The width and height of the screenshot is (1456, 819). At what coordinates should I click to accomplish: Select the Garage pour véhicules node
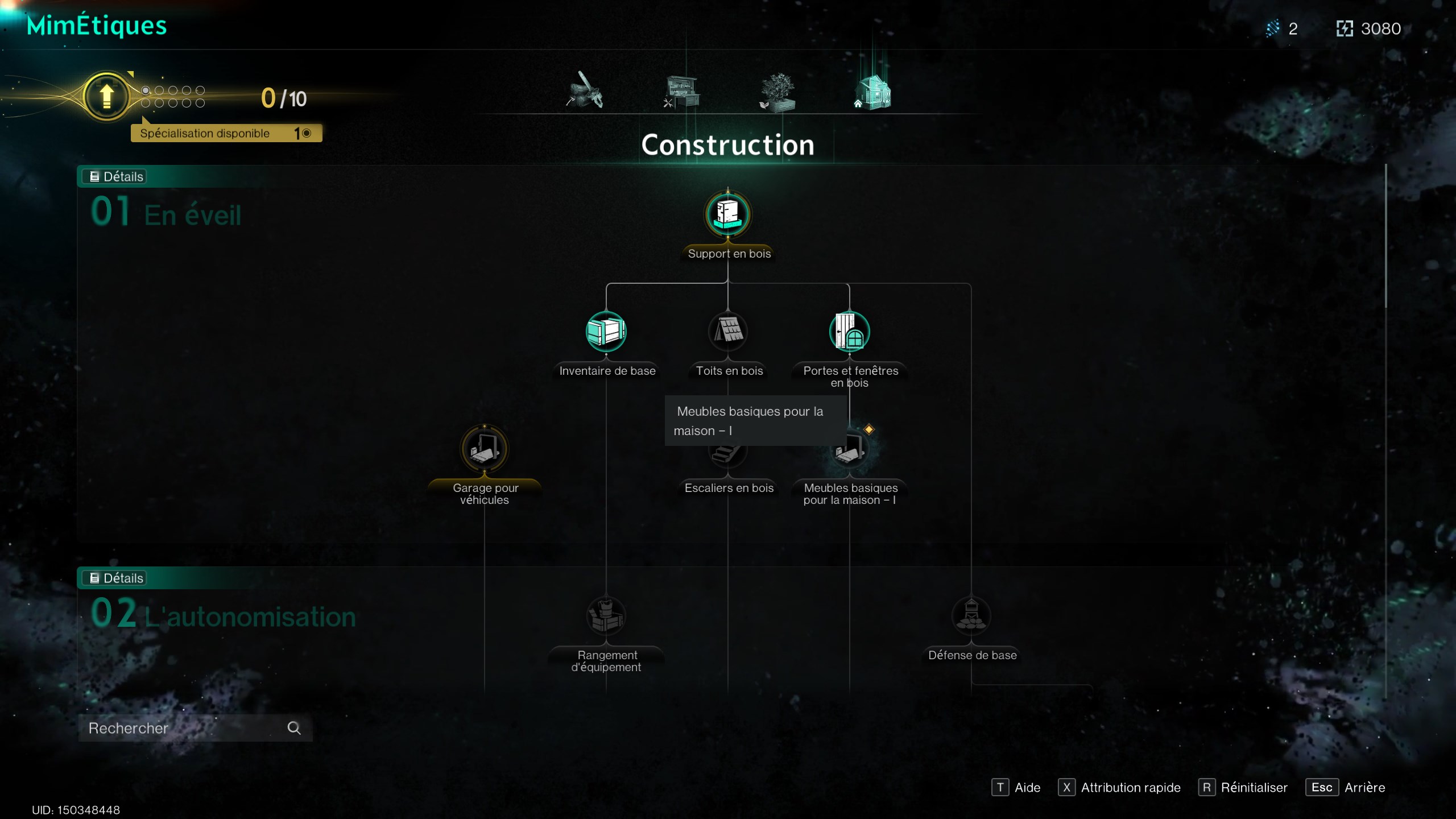(485, 449)
